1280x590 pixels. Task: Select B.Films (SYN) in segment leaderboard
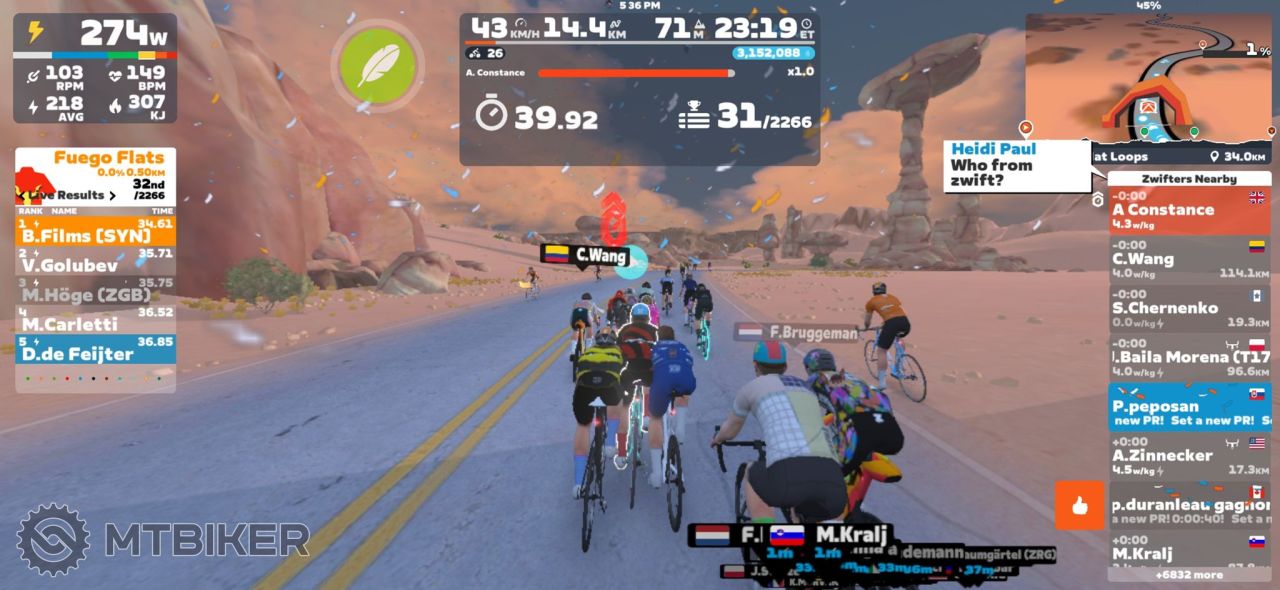(x=96, y=233)
